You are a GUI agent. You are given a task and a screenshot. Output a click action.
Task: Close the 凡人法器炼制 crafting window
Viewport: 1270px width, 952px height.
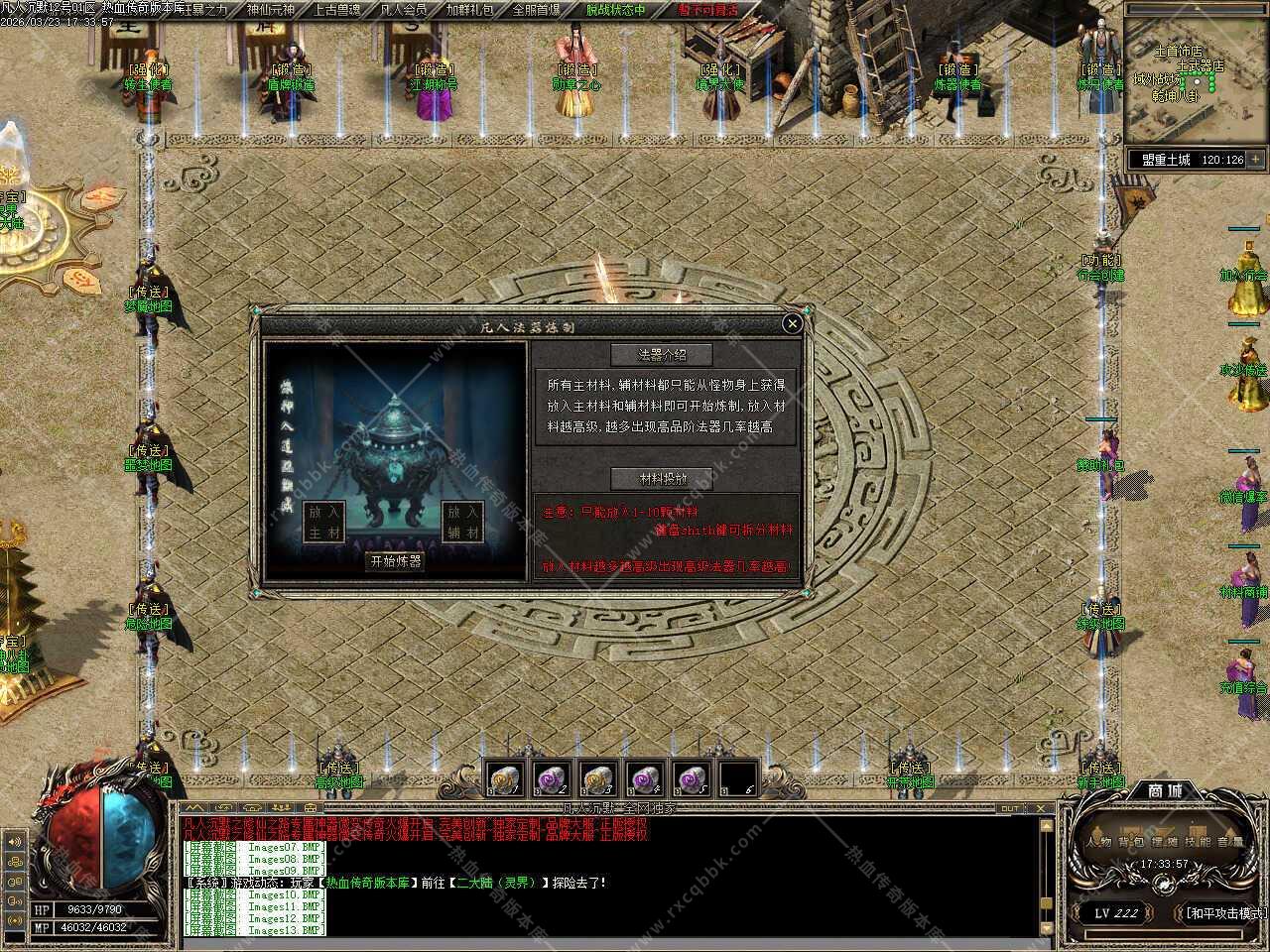pyautogui.click(x=792, y=323)
